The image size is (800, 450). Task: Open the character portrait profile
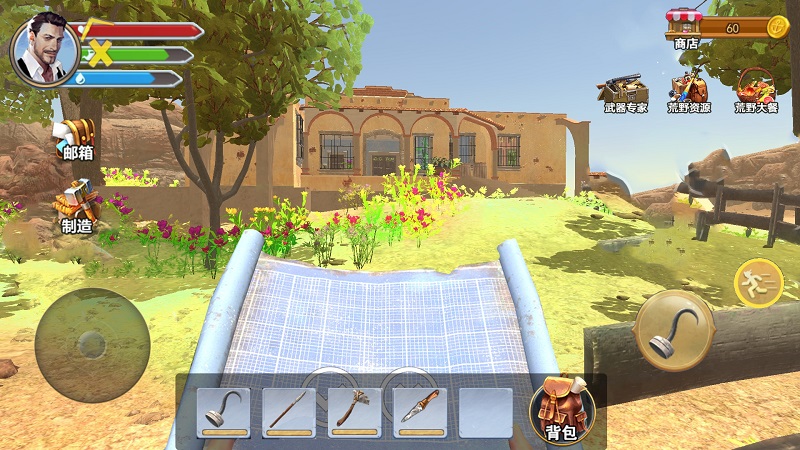[x=43, y=47]
